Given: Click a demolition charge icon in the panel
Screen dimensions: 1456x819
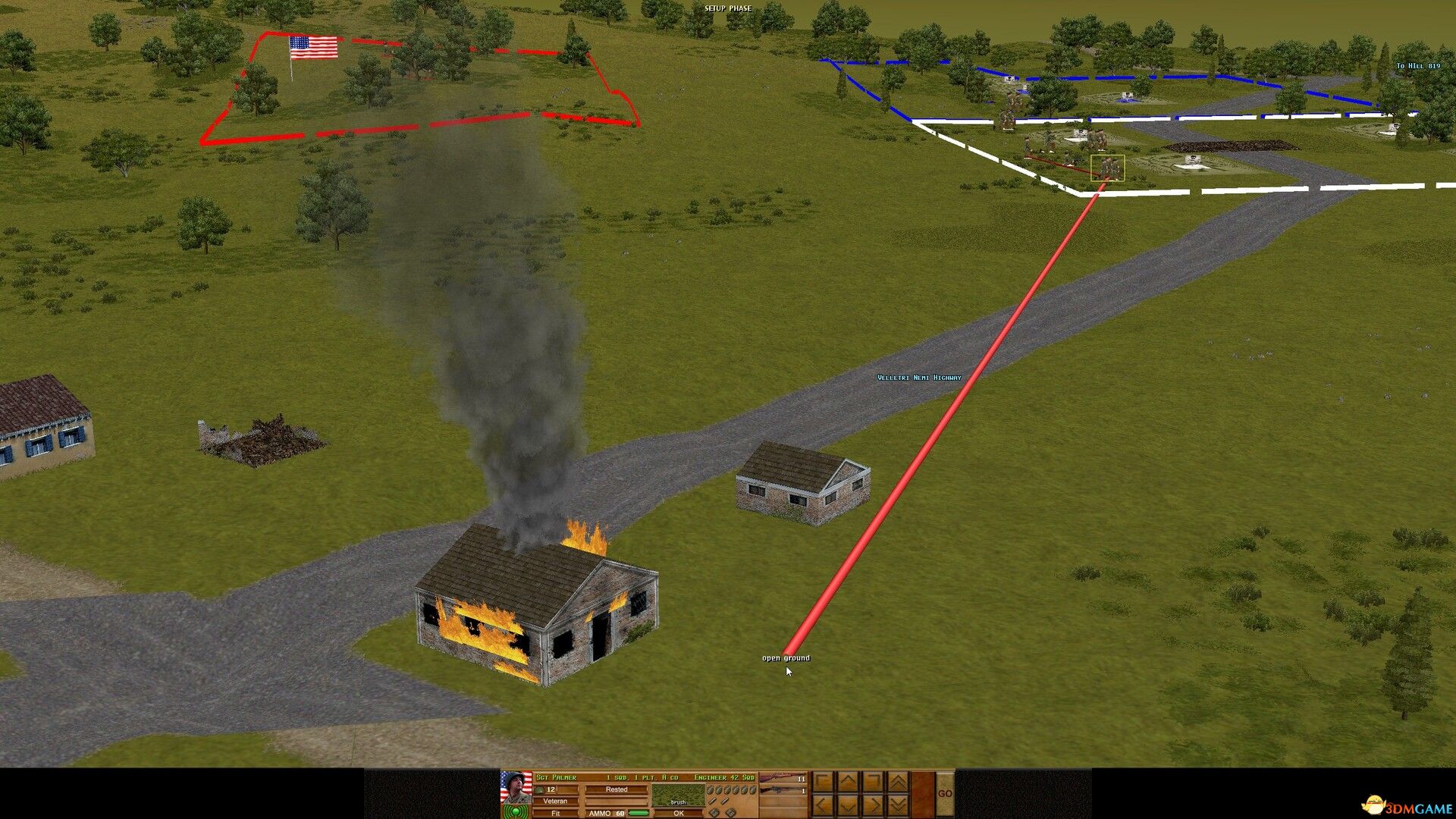Looking at the screenshot, I should pyautogui.click(x=714, y=811).
